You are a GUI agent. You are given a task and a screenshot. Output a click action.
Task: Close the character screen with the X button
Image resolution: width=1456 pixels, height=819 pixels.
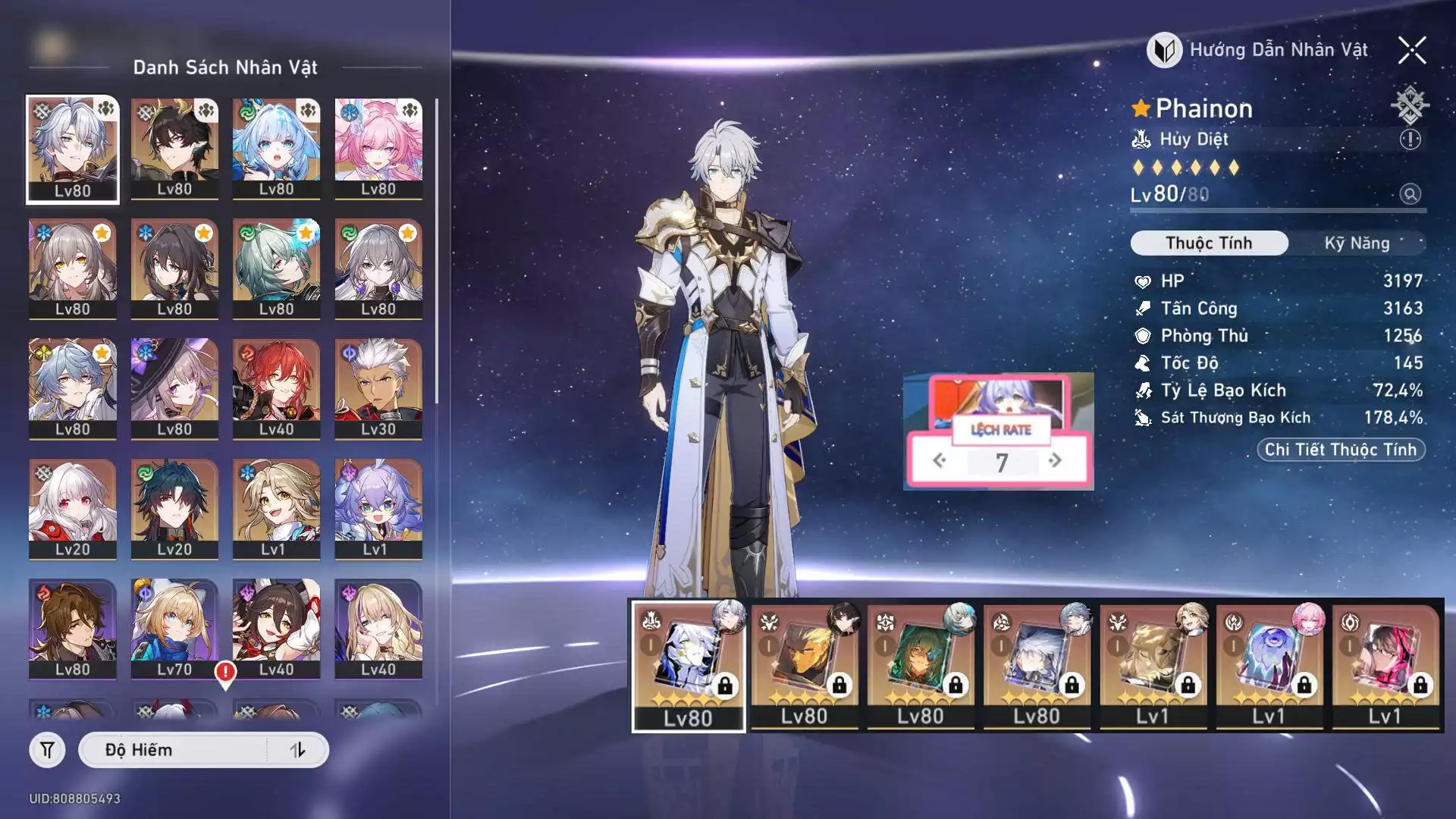pyautogui.click(x=1412, y=51)
